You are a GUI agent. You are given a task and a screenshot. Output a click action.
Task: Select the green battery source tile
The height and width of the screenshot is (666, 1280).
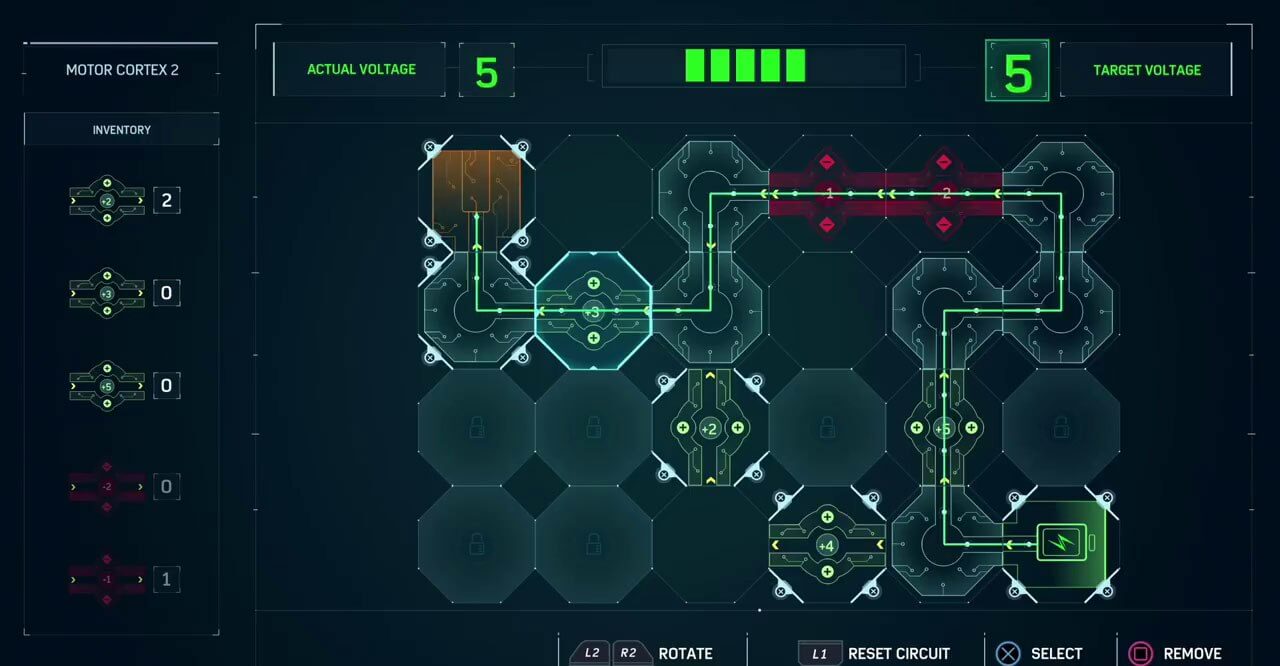point(1060,544)
